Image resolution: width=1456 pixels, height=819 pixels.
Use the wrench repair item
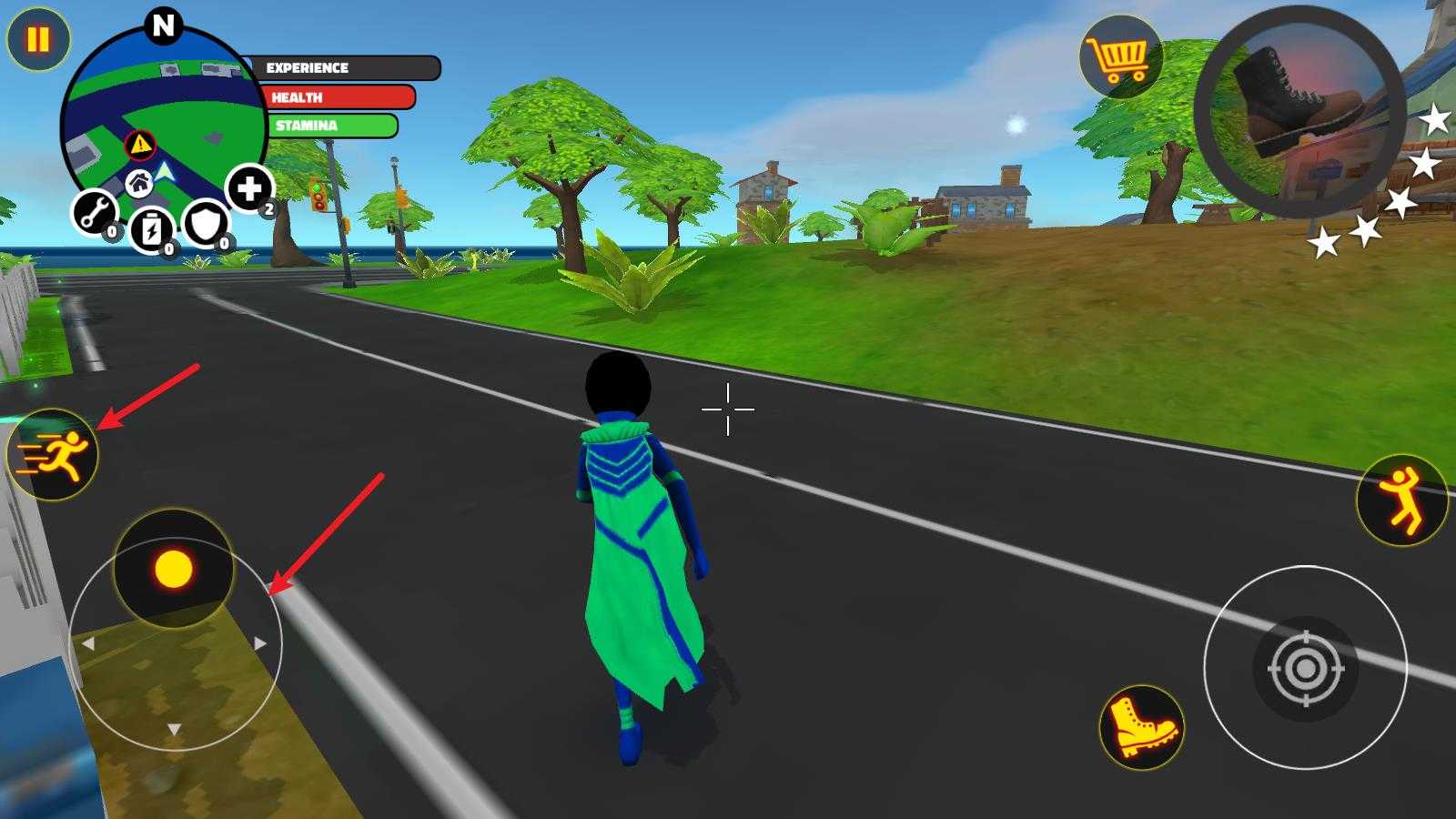(95, 213)
